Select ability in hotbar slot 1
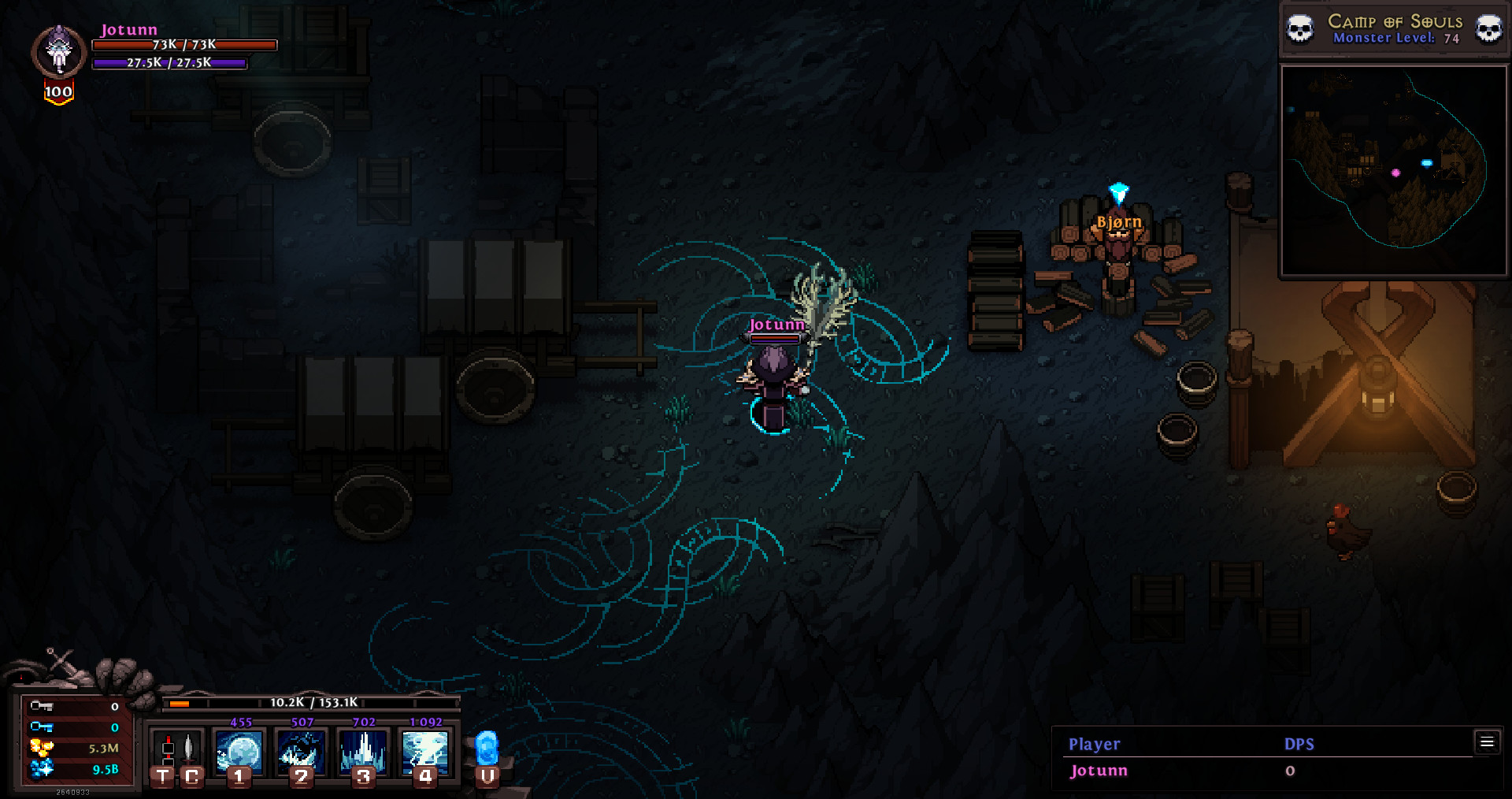The height and width of the screenshot is (799, 1512). point(239,752)
